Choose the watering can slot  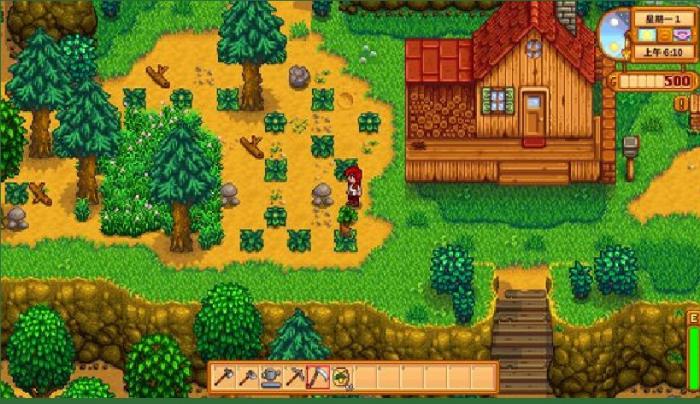point(271,377)
